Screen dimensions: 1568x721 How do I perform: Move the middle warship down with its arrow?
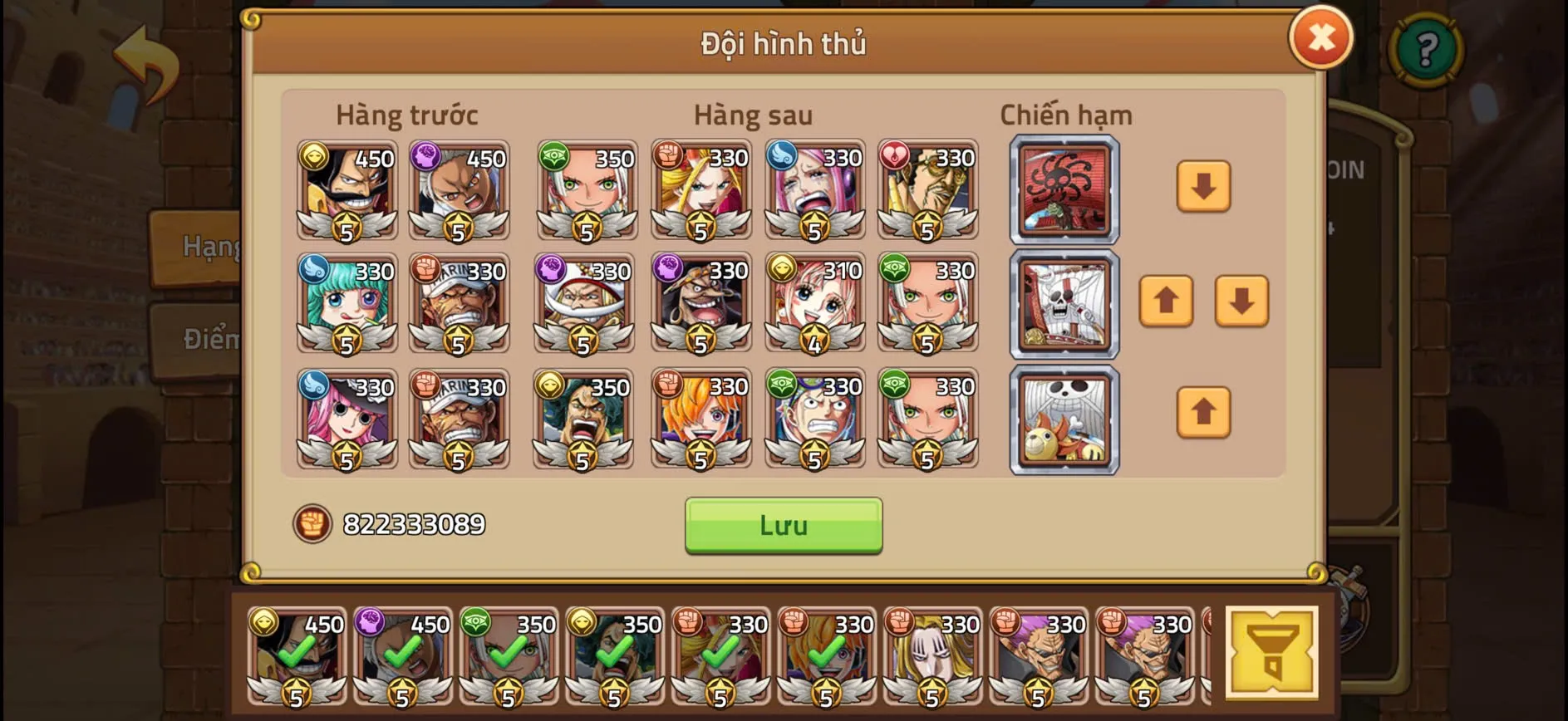pyautogui.click(x=1240, y=302)
